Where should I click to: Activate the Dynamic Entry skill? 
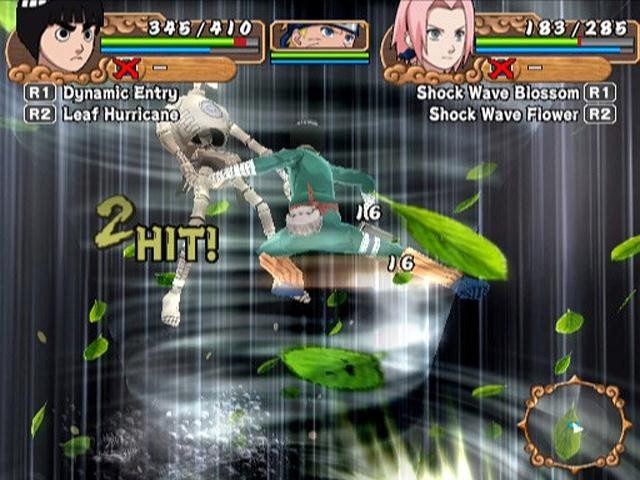(118, 93)
